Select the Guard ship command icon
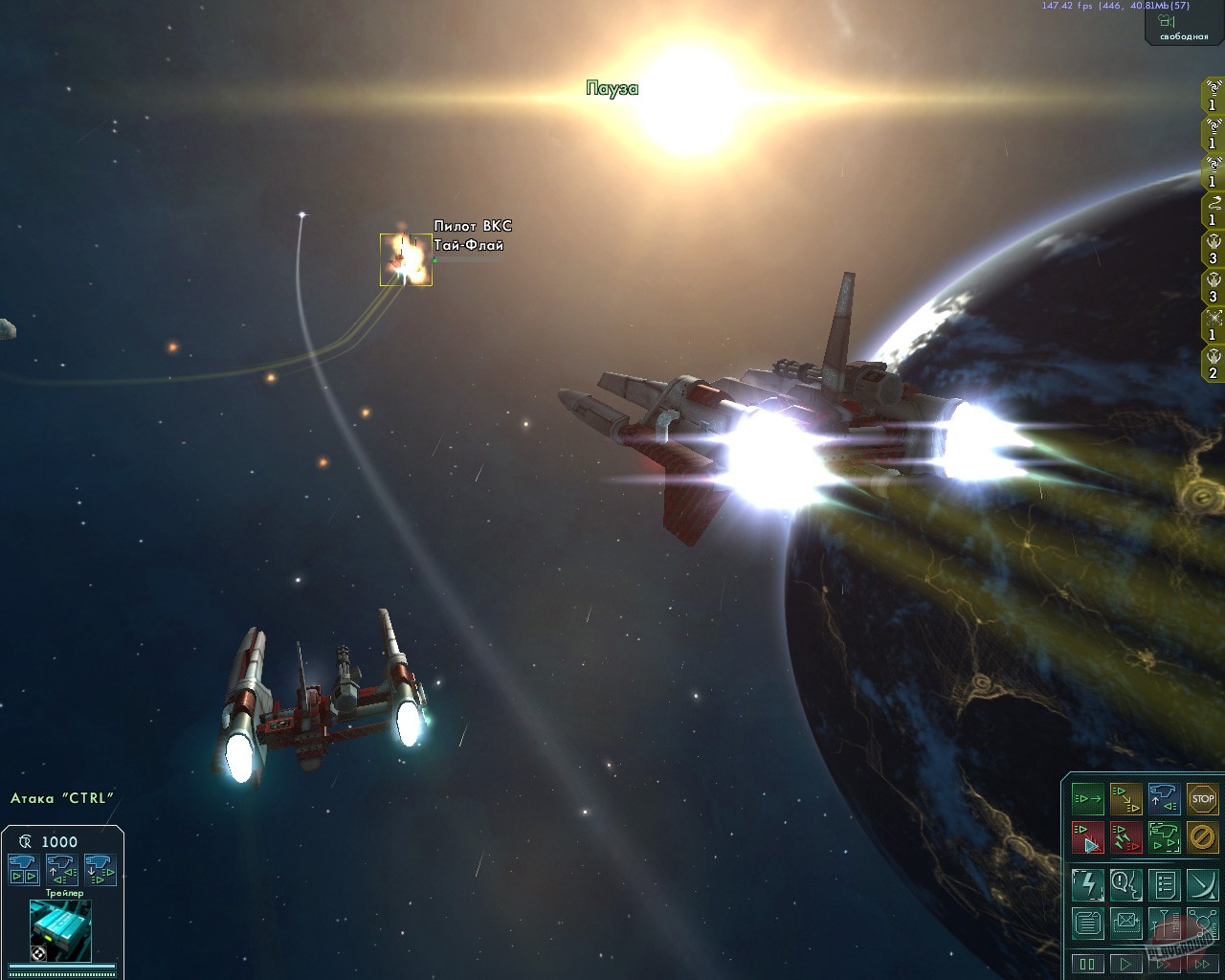Viewport: 1225px width, 980px height. click(1165, 836)
